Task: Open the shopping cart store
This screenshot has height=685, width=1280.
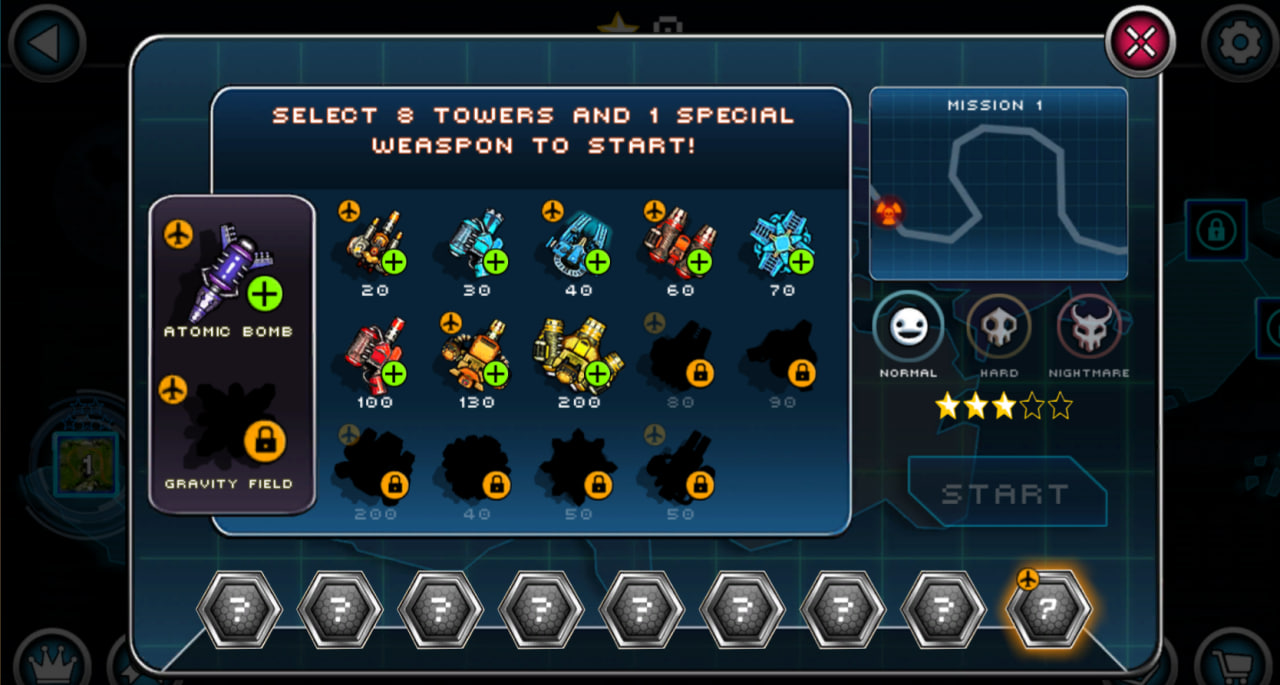Action: [1236, 664]
